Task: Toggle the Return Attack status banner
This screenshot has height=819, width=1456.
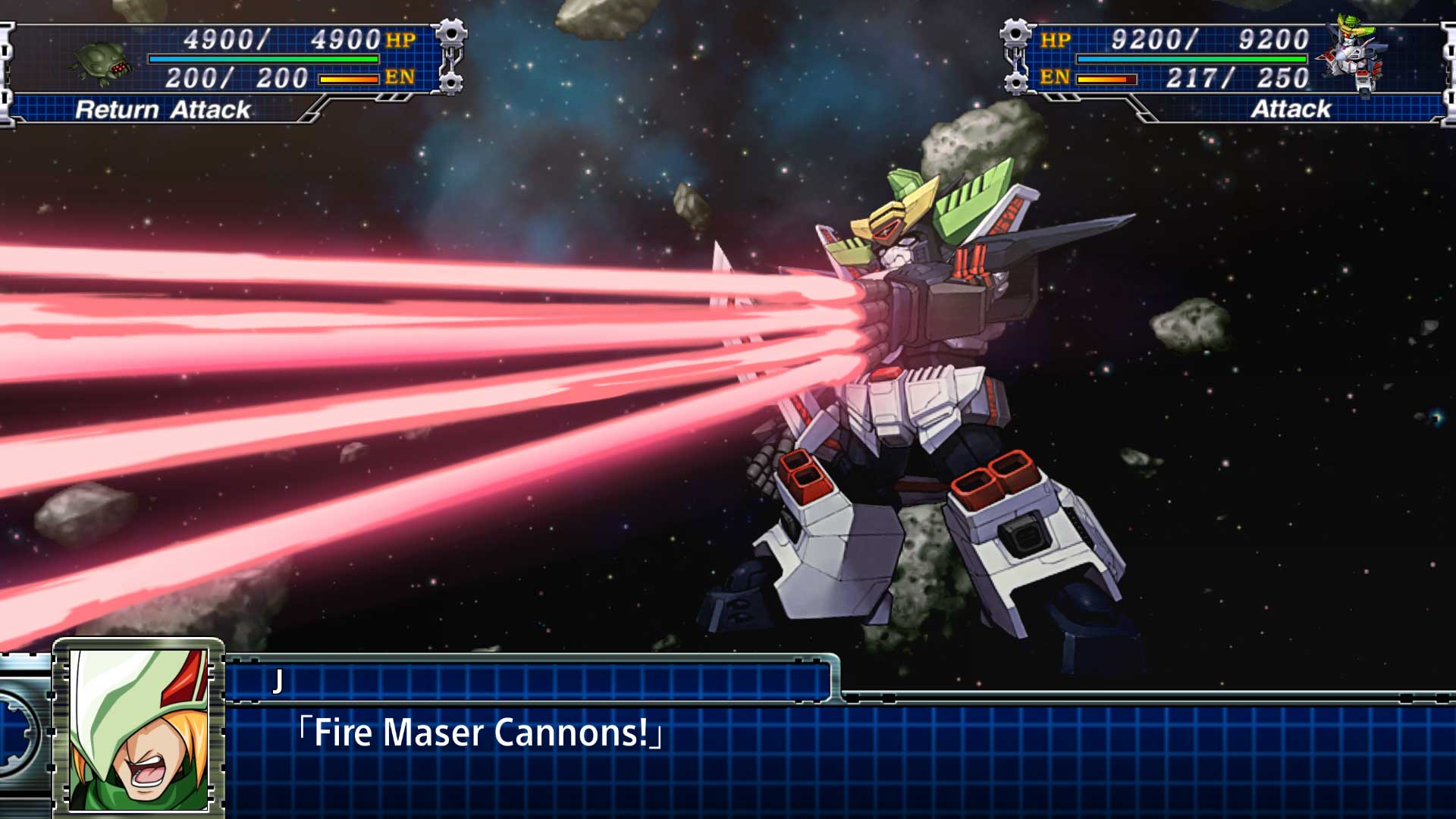Action: coord(163,111)
